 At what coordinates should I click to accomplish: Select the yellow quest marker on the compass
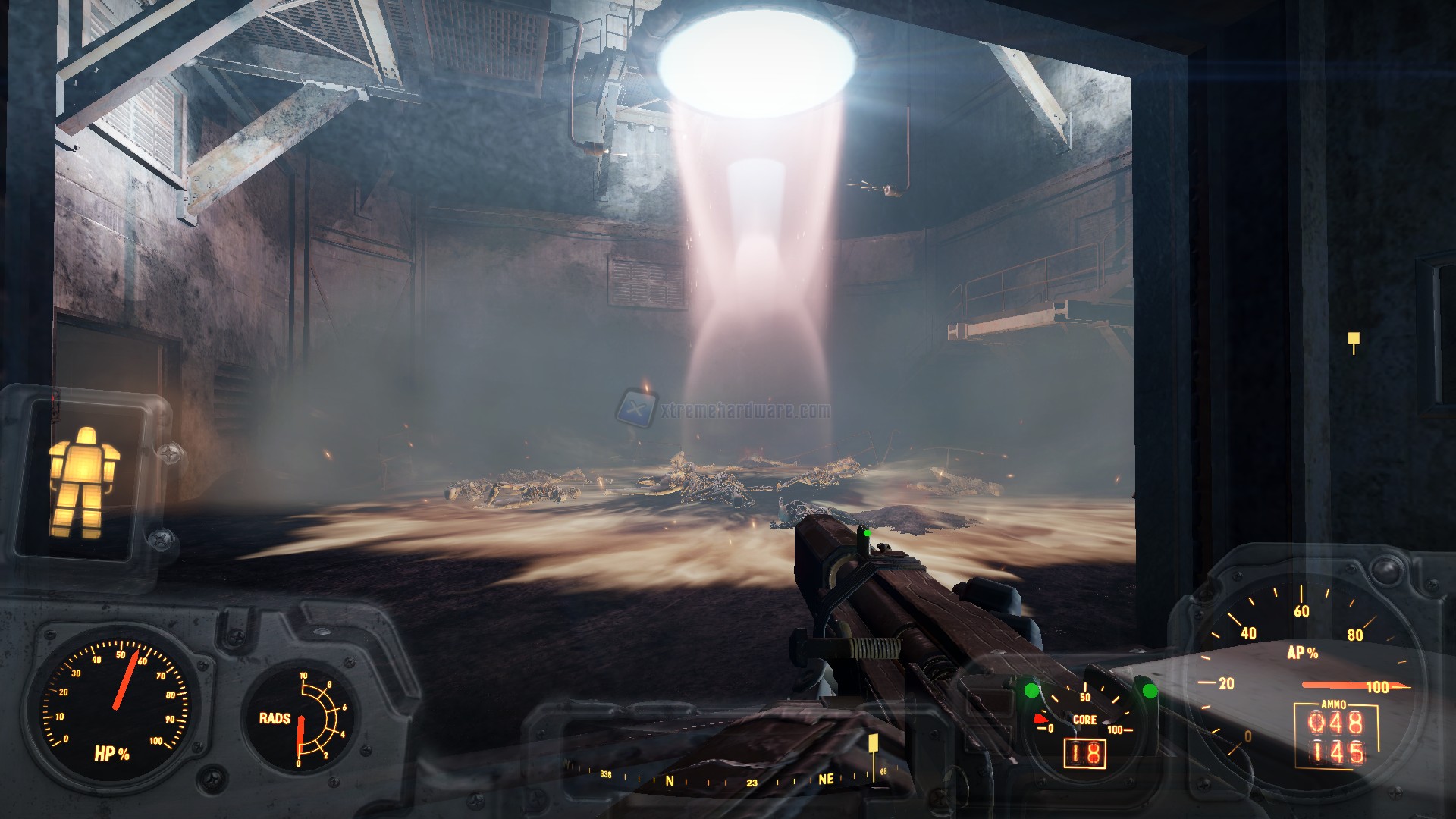[873, 743]
